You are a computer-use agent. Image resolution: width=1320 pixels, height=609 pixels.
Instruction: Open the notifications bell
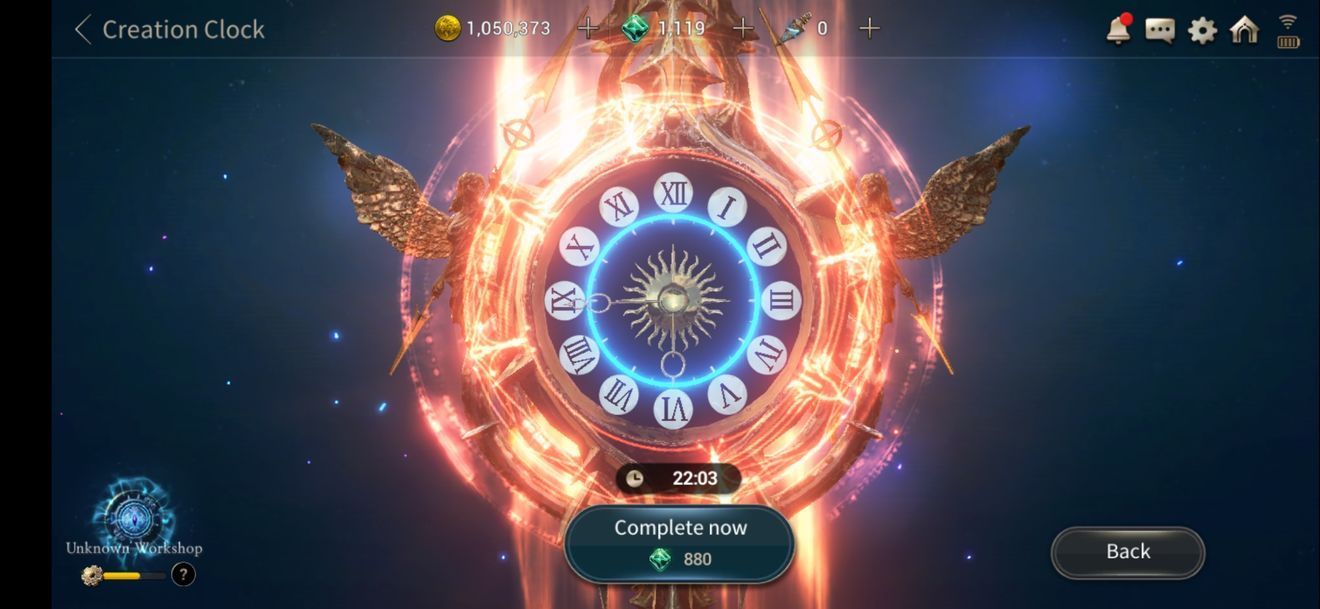click(x=1118, y=30)
